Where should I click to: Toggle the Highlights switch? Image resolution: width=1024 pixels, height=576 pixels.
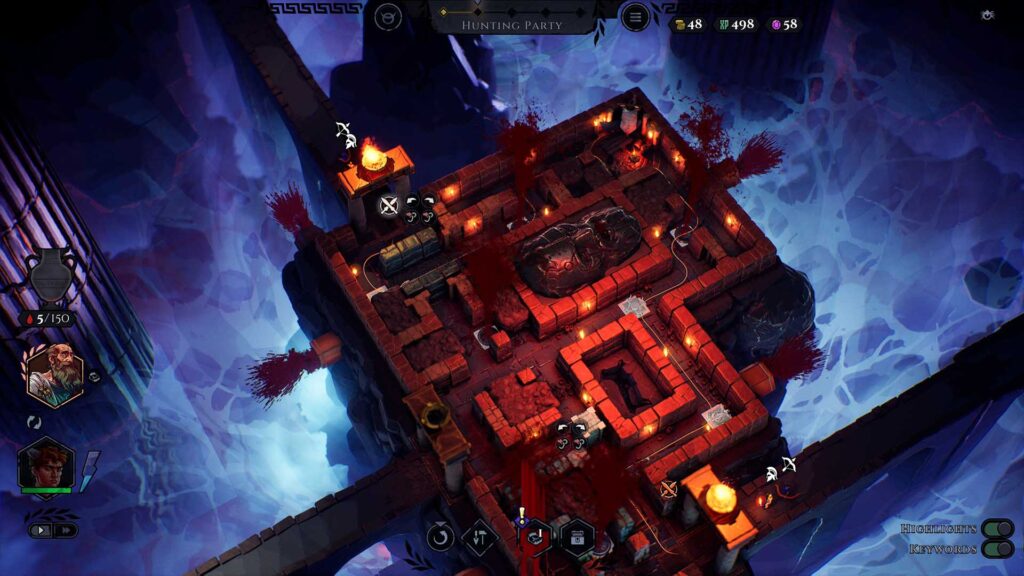point(995,528)
